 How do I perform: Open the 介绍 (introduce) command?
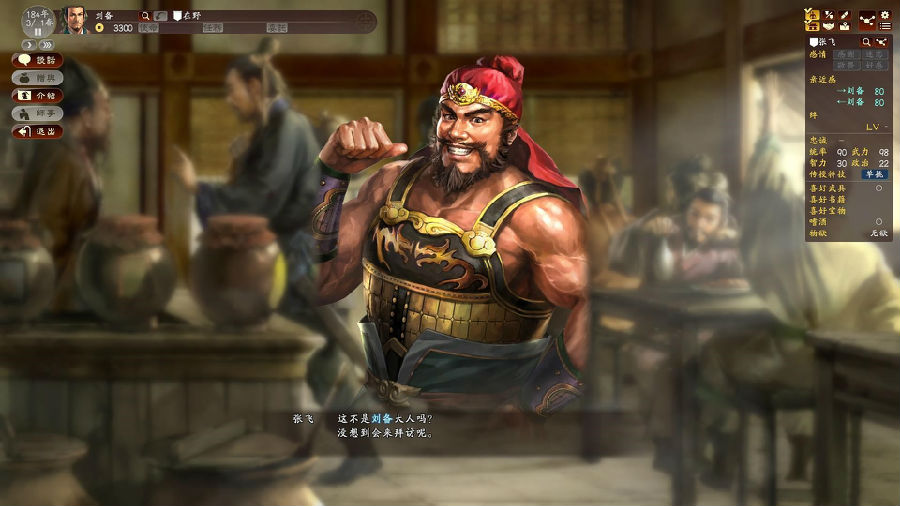pyautogui.click(x=38, y=96)
